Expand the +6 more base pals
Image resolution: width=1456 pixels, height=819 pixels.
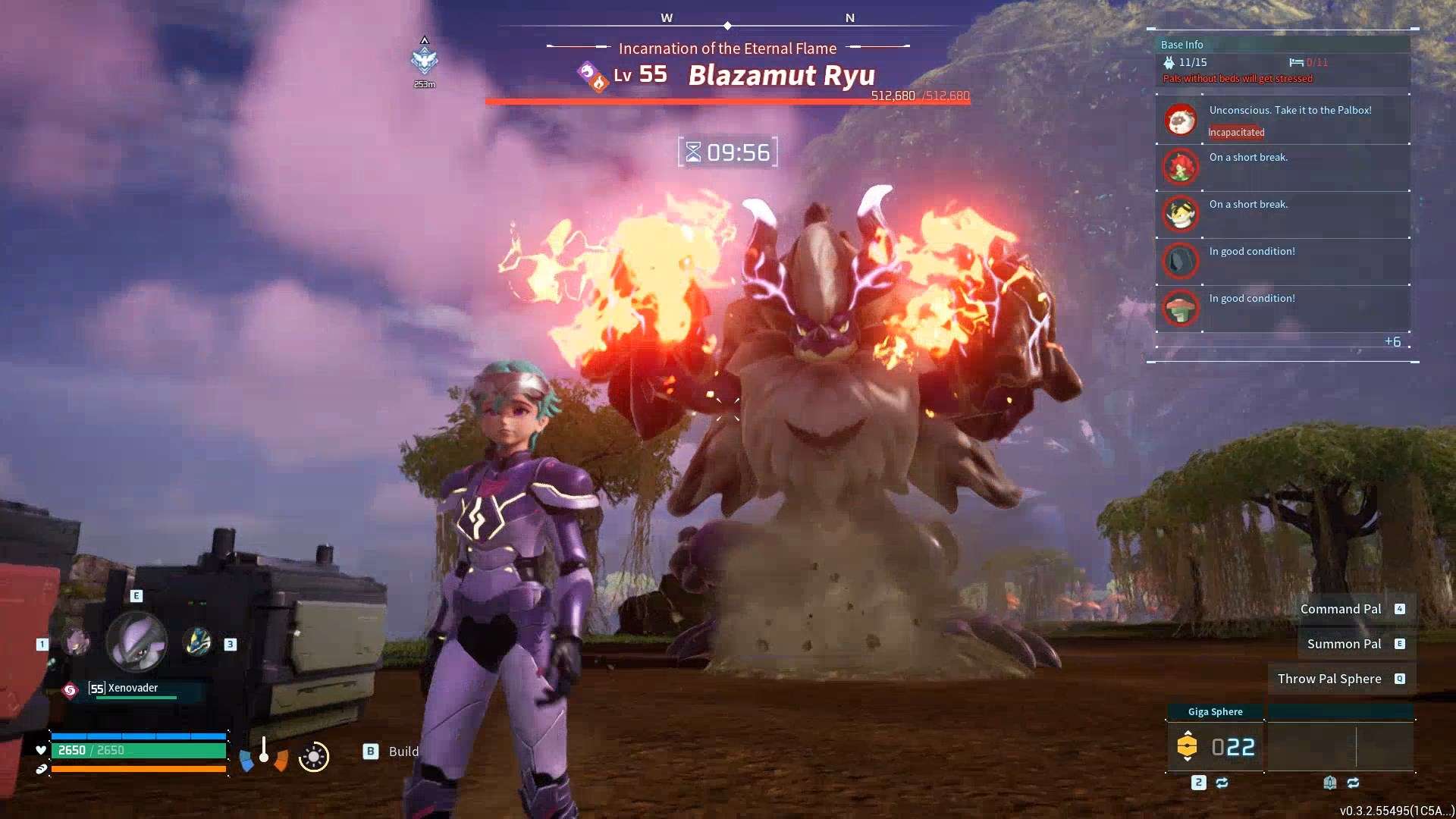click(x=1392, y=341)
